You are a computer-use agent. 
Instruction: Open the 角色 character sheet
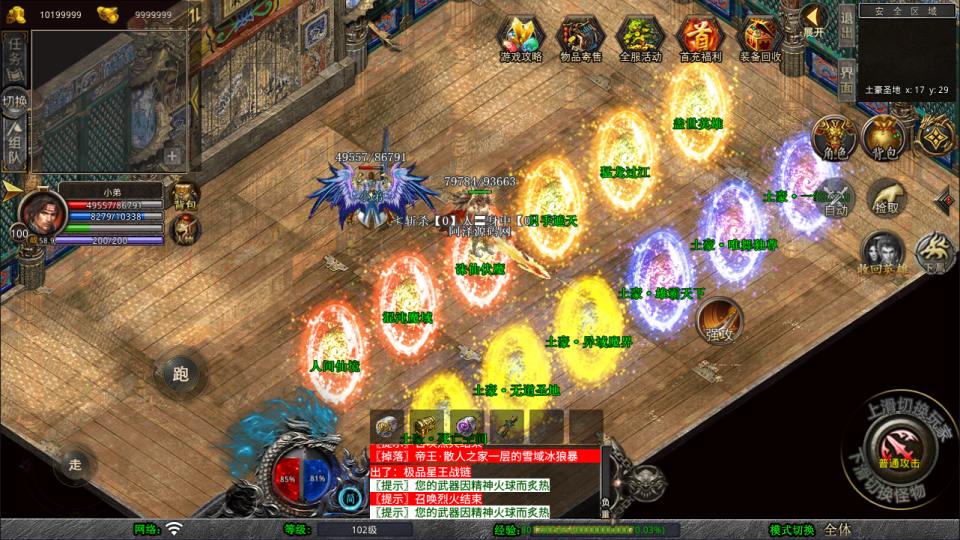point(832,137)
